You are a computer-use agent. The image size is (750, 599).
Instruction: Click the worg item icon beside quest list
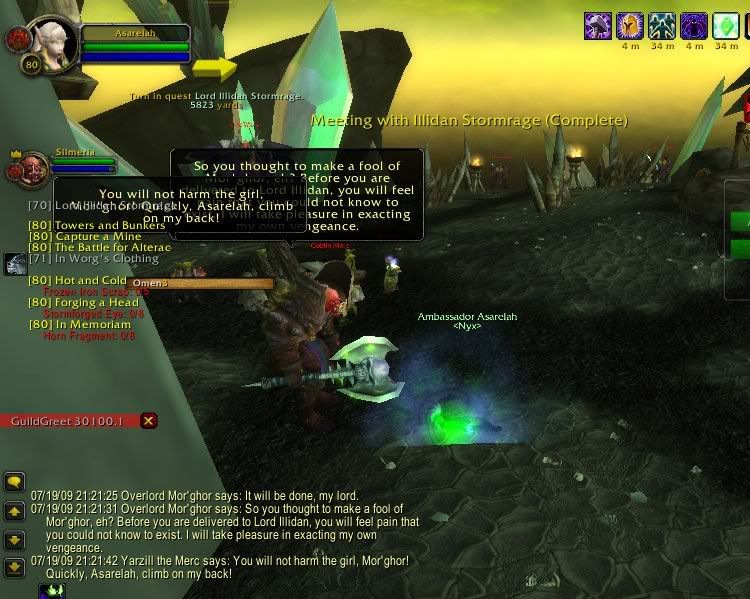click(x=15, y=264)
